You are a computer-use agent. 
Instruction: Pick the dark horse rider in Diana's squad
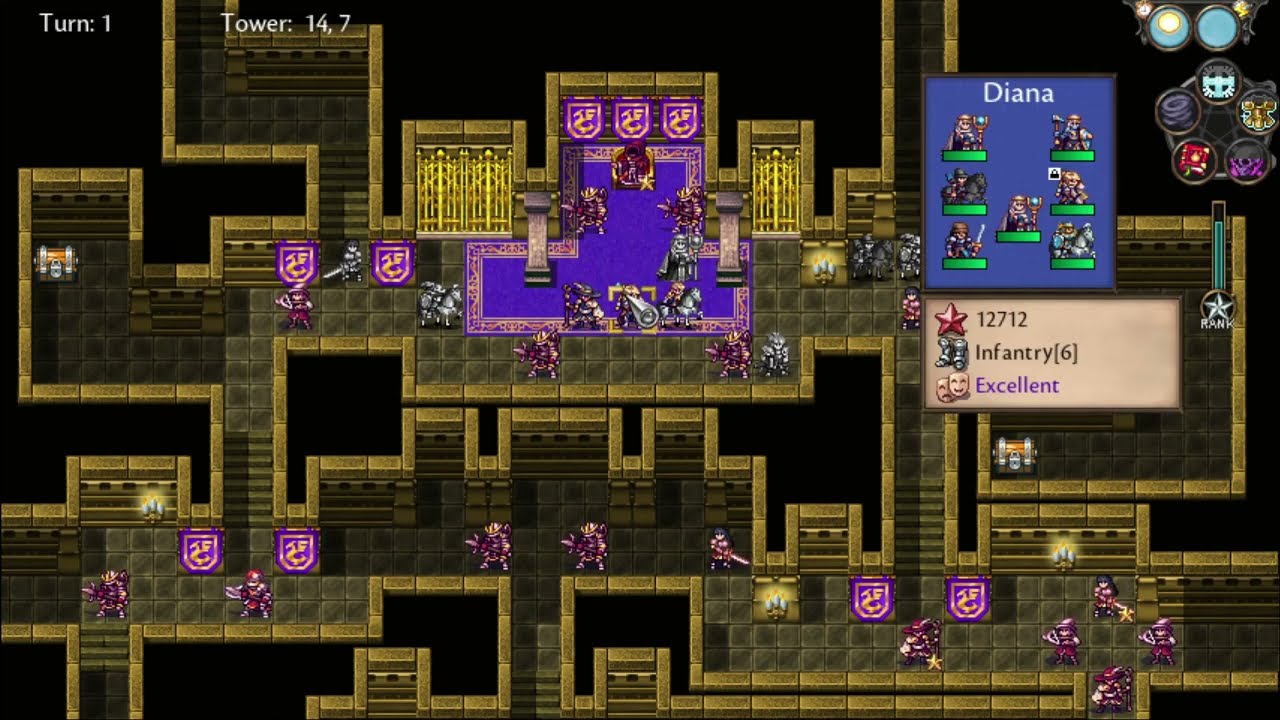coord(964,187)
